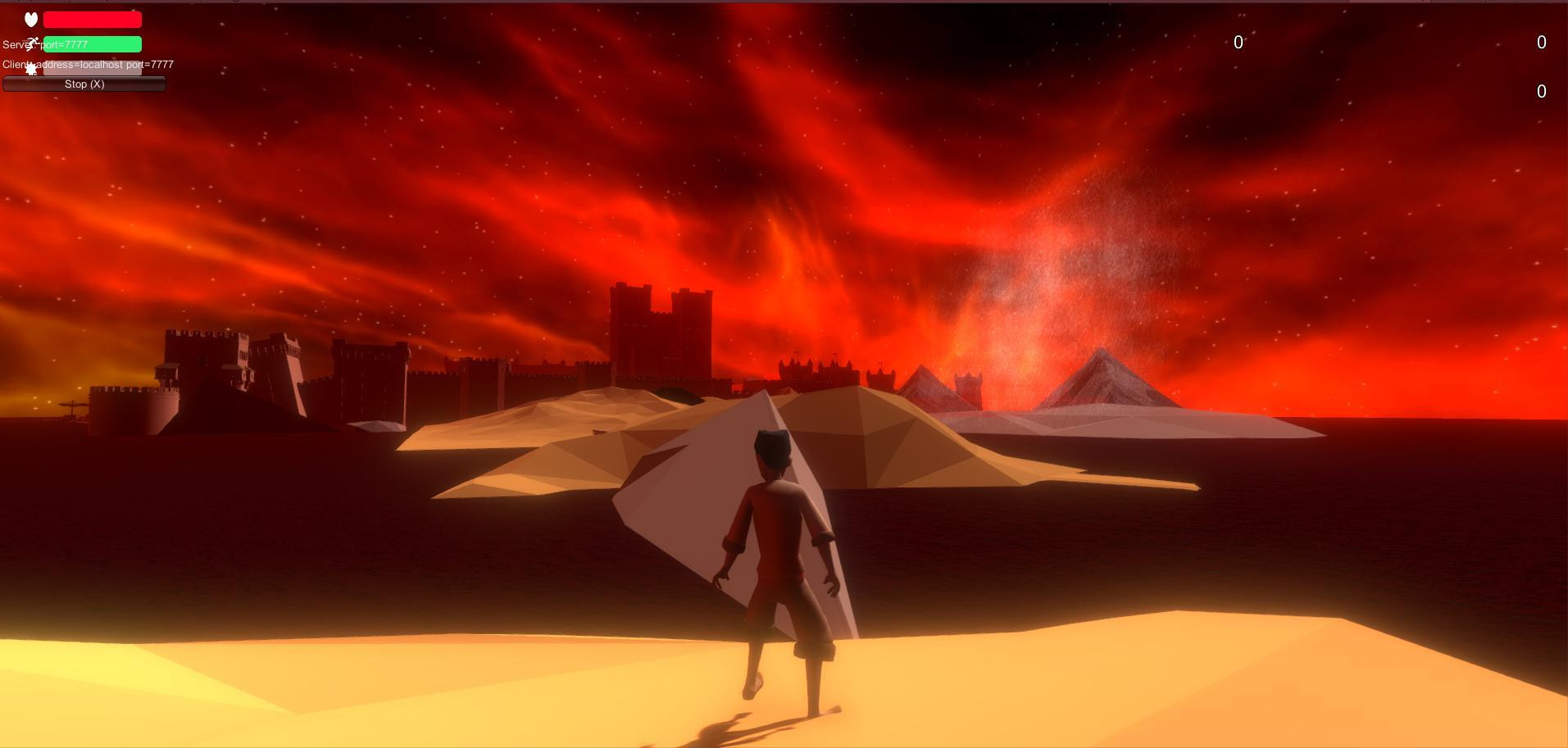Toggle the red health bar display
This screenshot has width=1568, height=748.
pyautogui.click(x=92, y=19)
